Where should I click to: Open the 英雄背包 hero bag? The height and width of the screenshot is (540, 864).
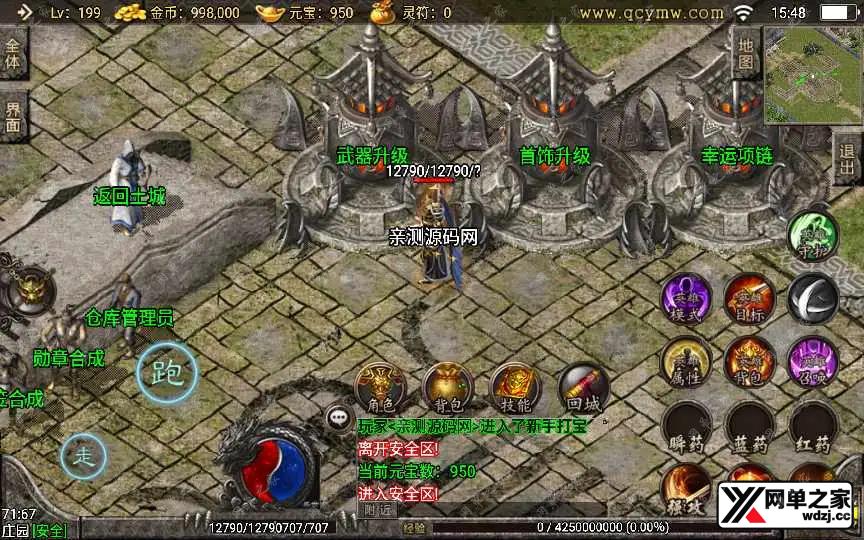750,362
